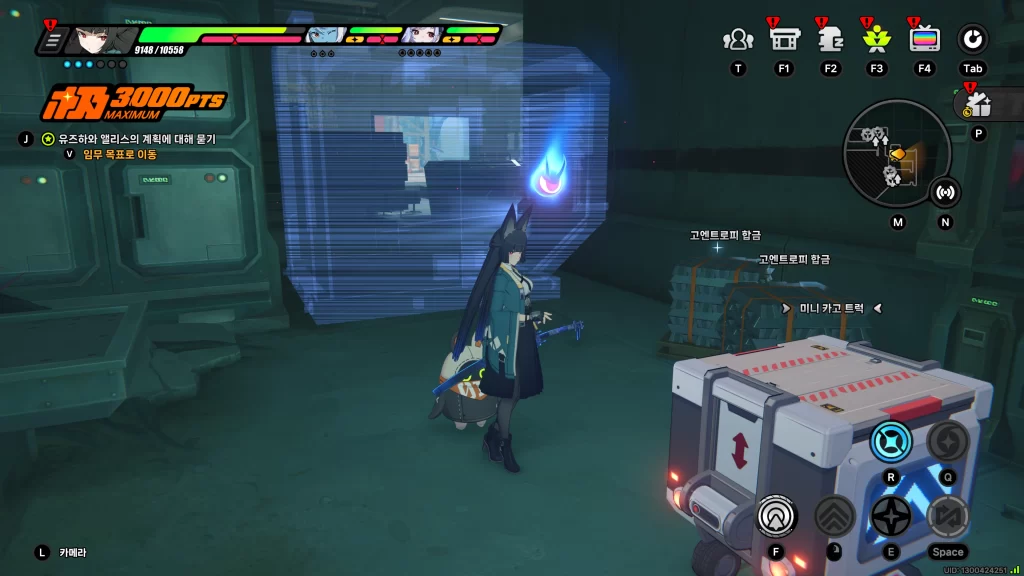
Task: Open the main menu hamburger icon
Action: pyautogui.click(x=53, y=41)
